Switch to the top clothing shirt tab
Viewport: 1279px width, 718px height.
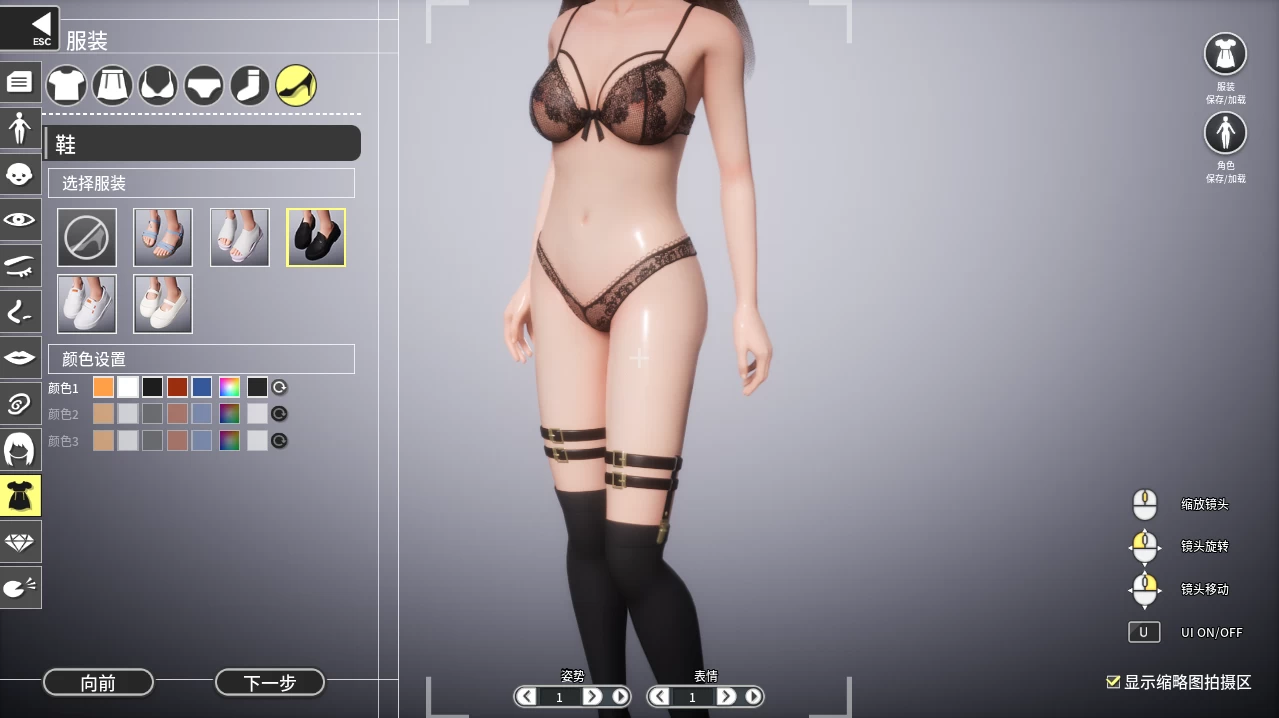pos(66,86)
